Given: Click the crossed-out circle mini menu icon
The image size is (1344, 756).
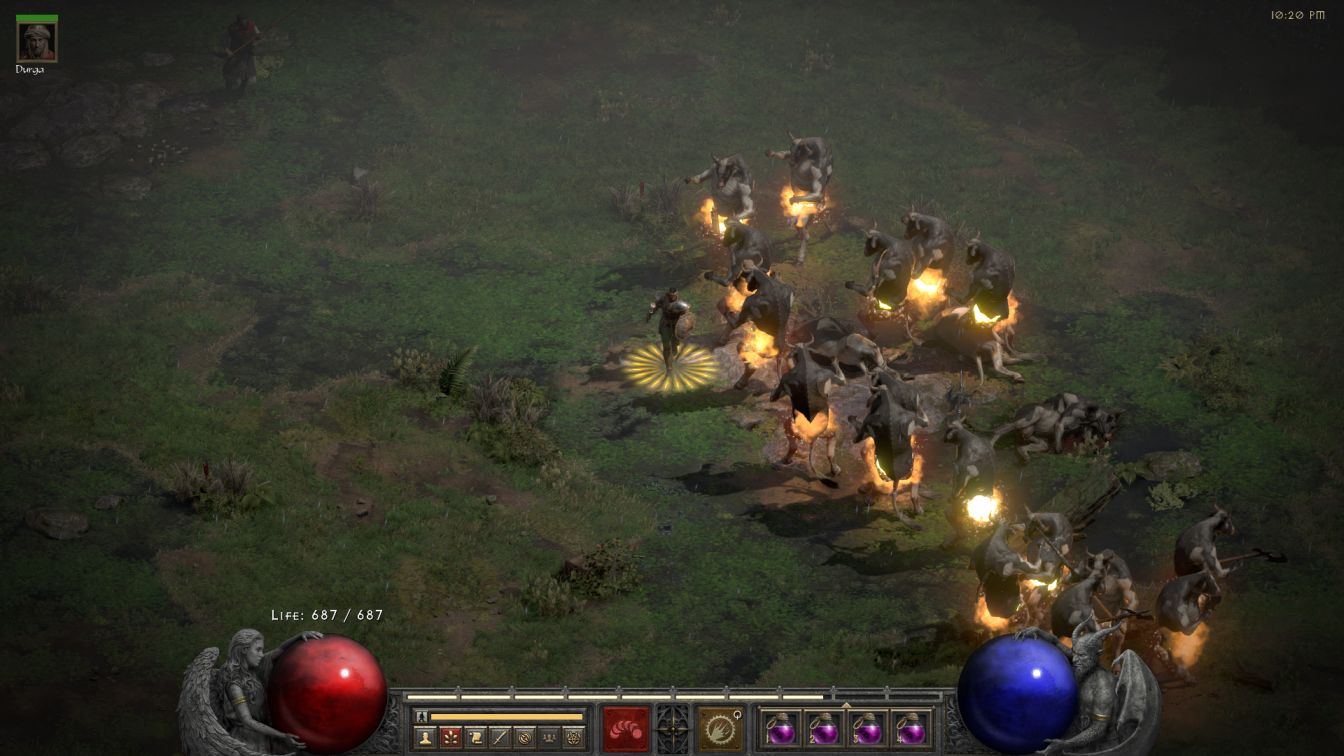Looking at the screenshot, I should pyautogui.click(x=524, y=738).
